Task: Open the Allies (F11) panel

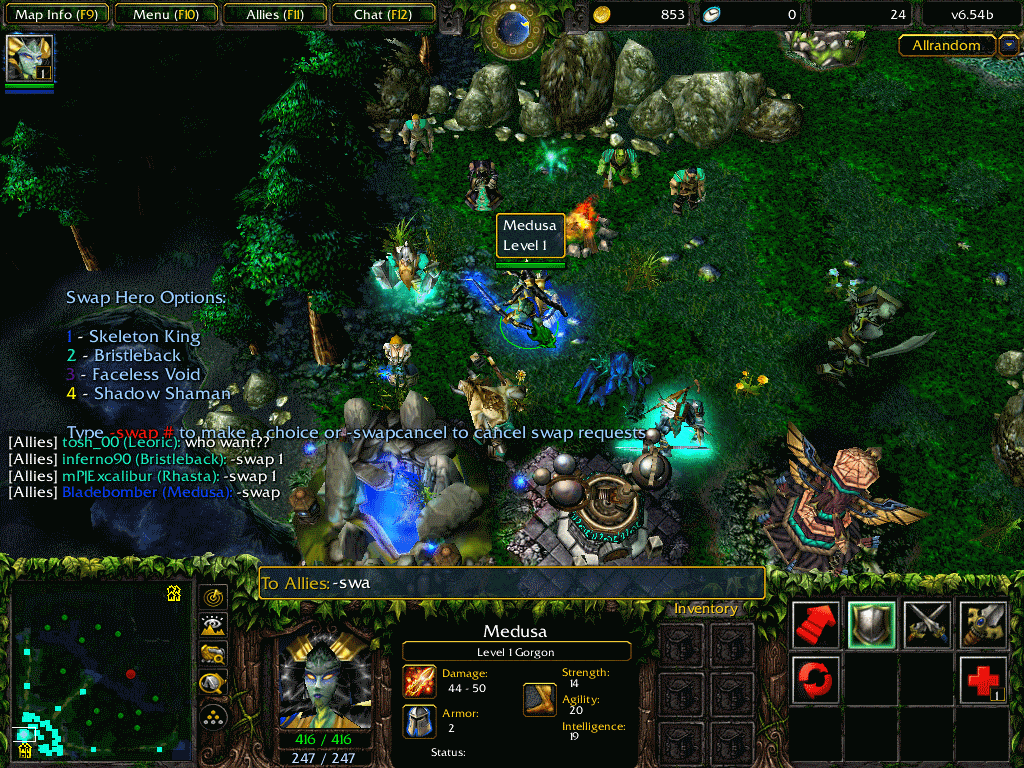Action: point(274,15)
